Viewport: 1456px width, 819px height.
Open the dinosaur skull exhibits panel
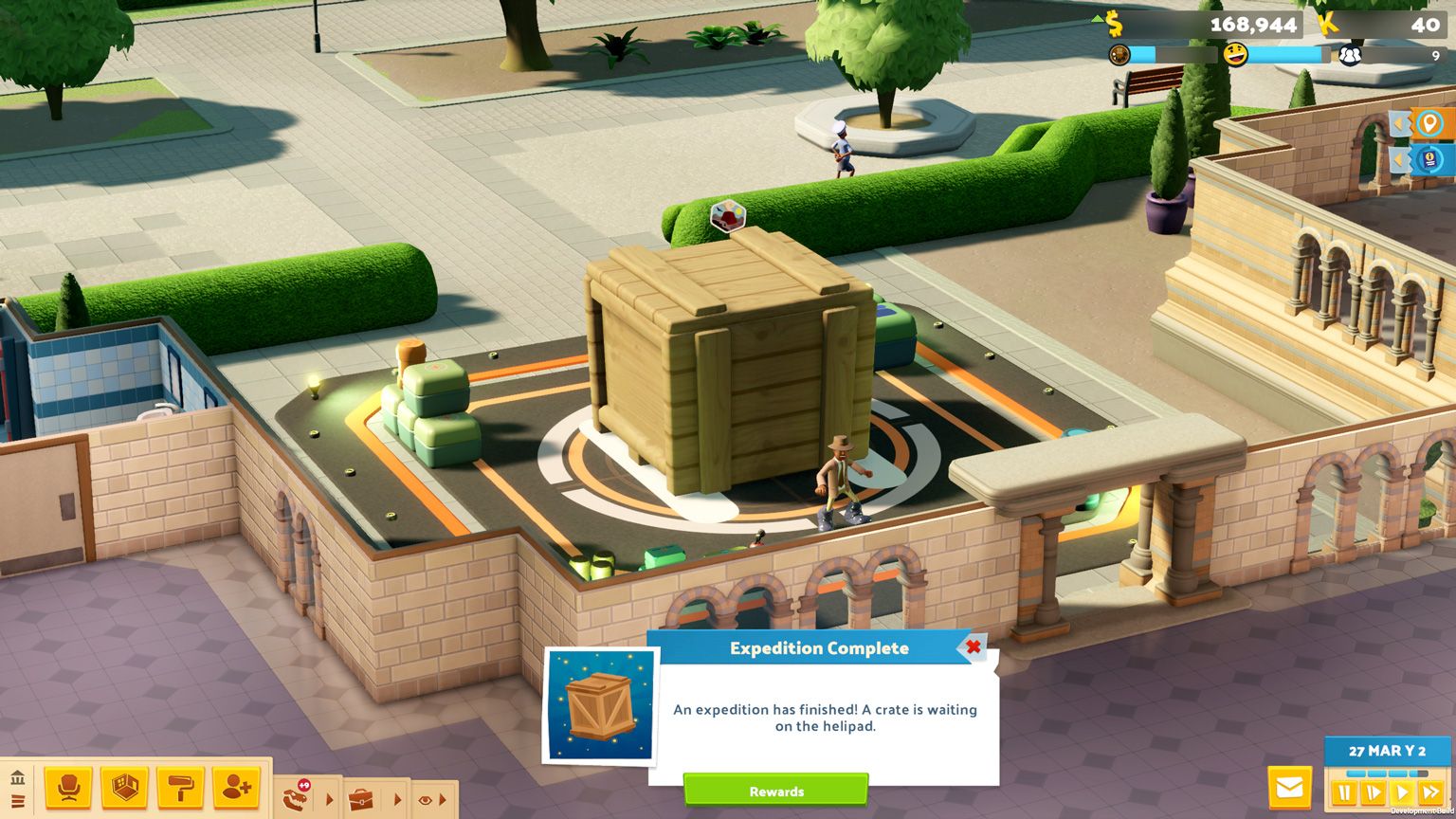(x=296, y=798)
